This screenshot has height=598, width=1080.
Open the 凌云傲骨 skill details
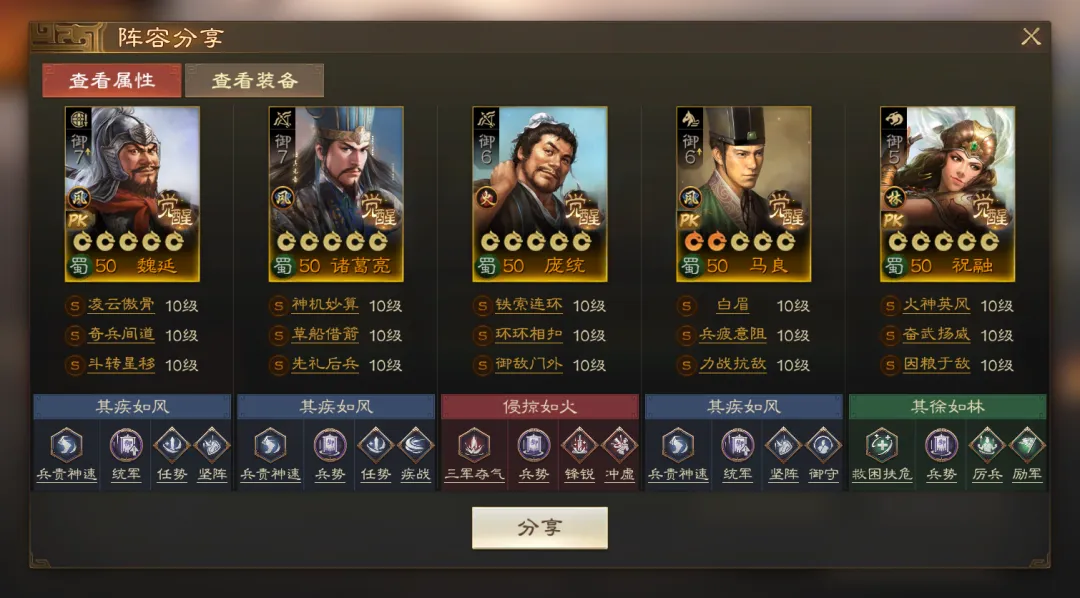pos(121,306)
